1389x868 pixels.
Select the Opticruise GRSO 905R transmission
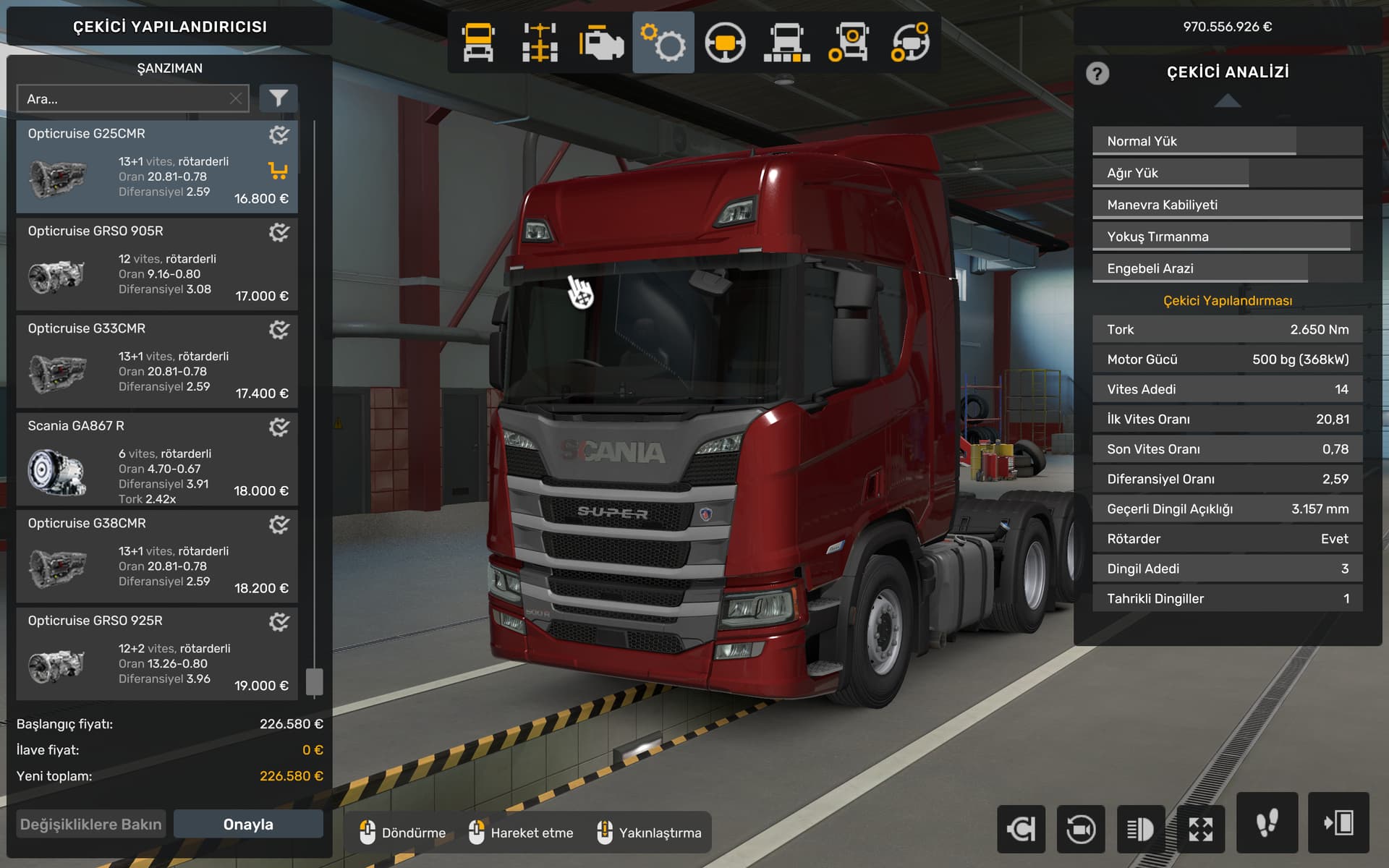[156, 264]
